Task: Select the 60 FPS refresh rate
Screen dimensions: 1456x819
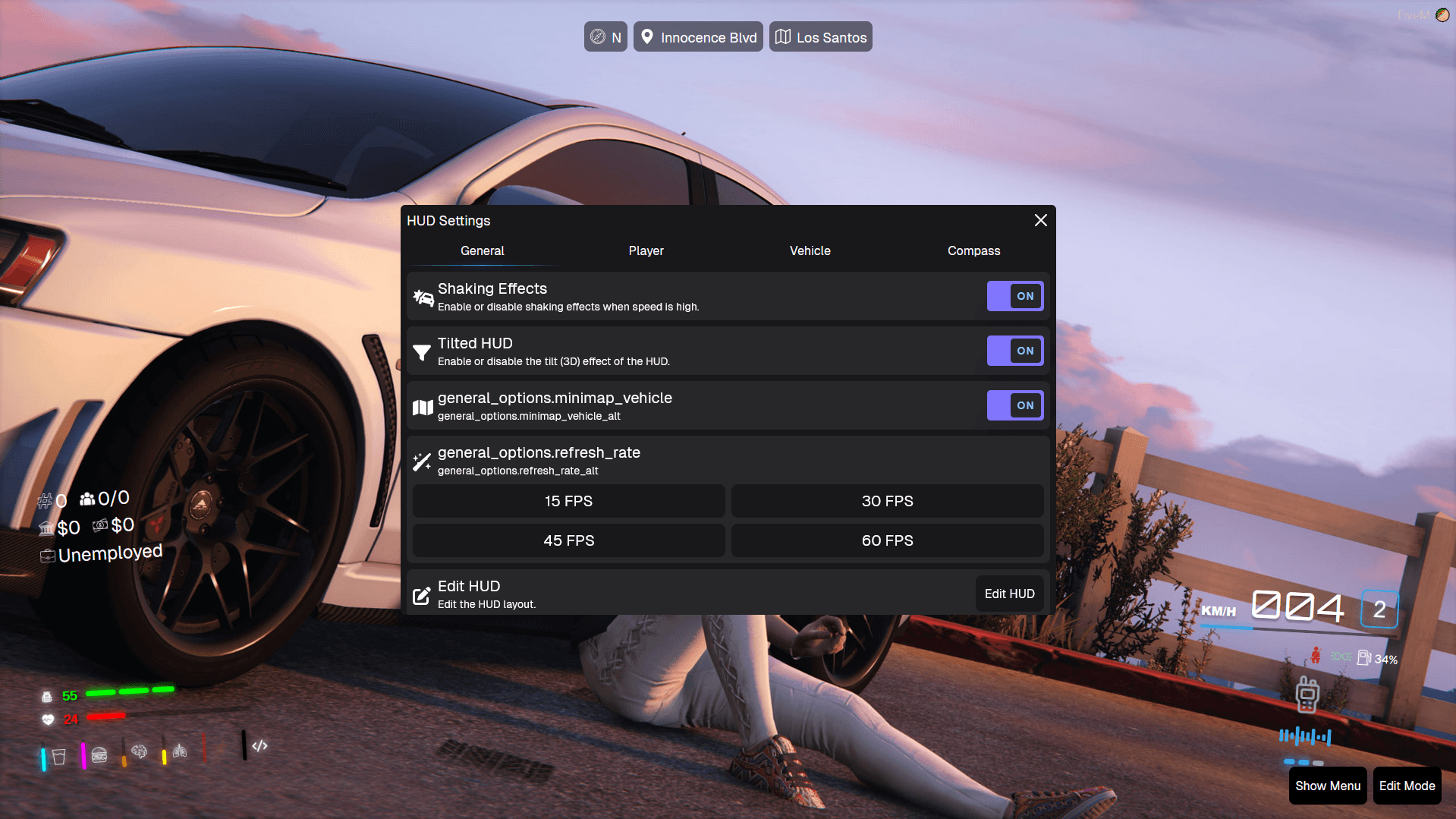Action: [x=887, y=540]
